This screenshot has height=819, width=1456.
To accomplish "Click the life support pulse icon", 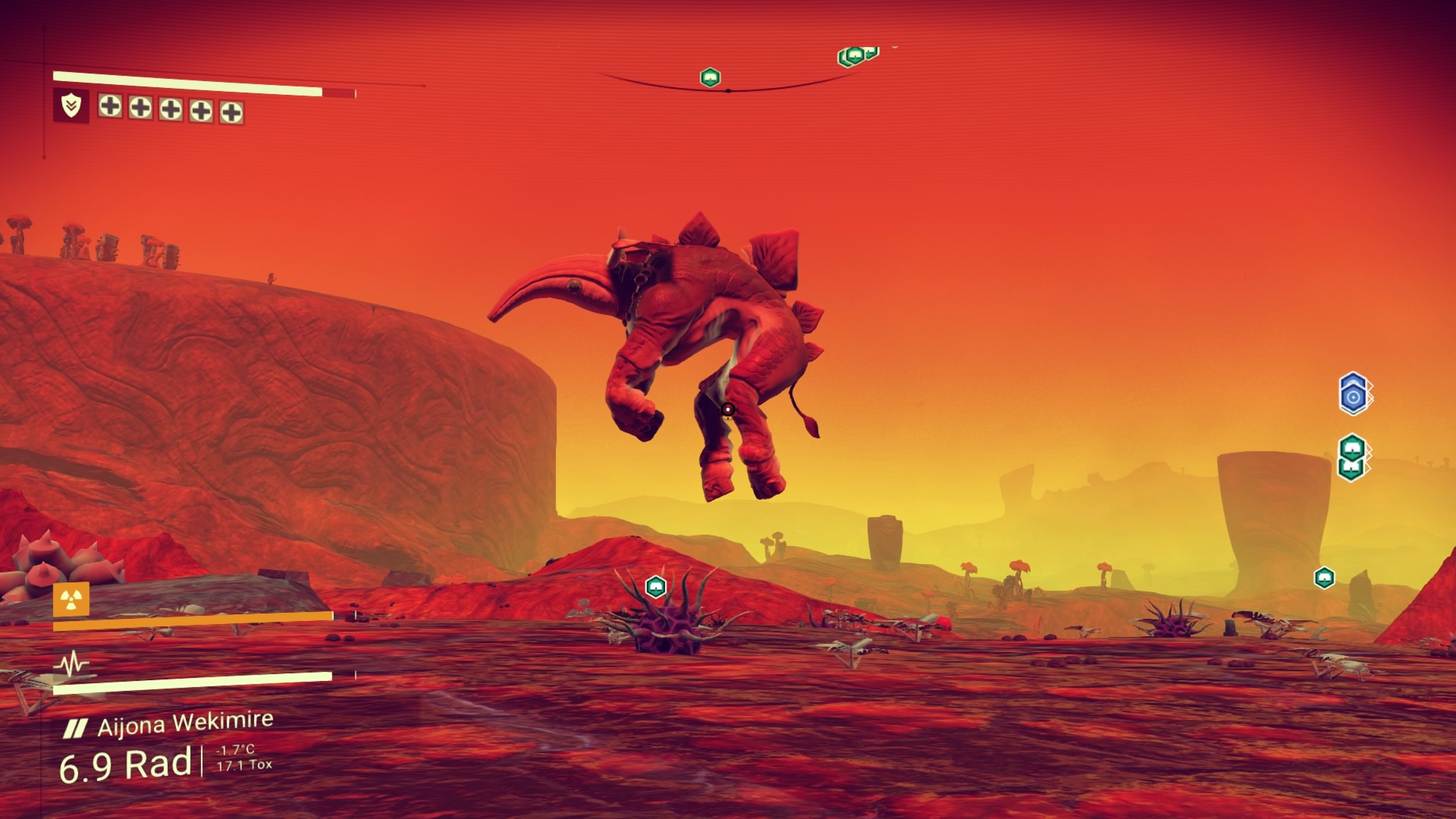I will tap(72, 665).
